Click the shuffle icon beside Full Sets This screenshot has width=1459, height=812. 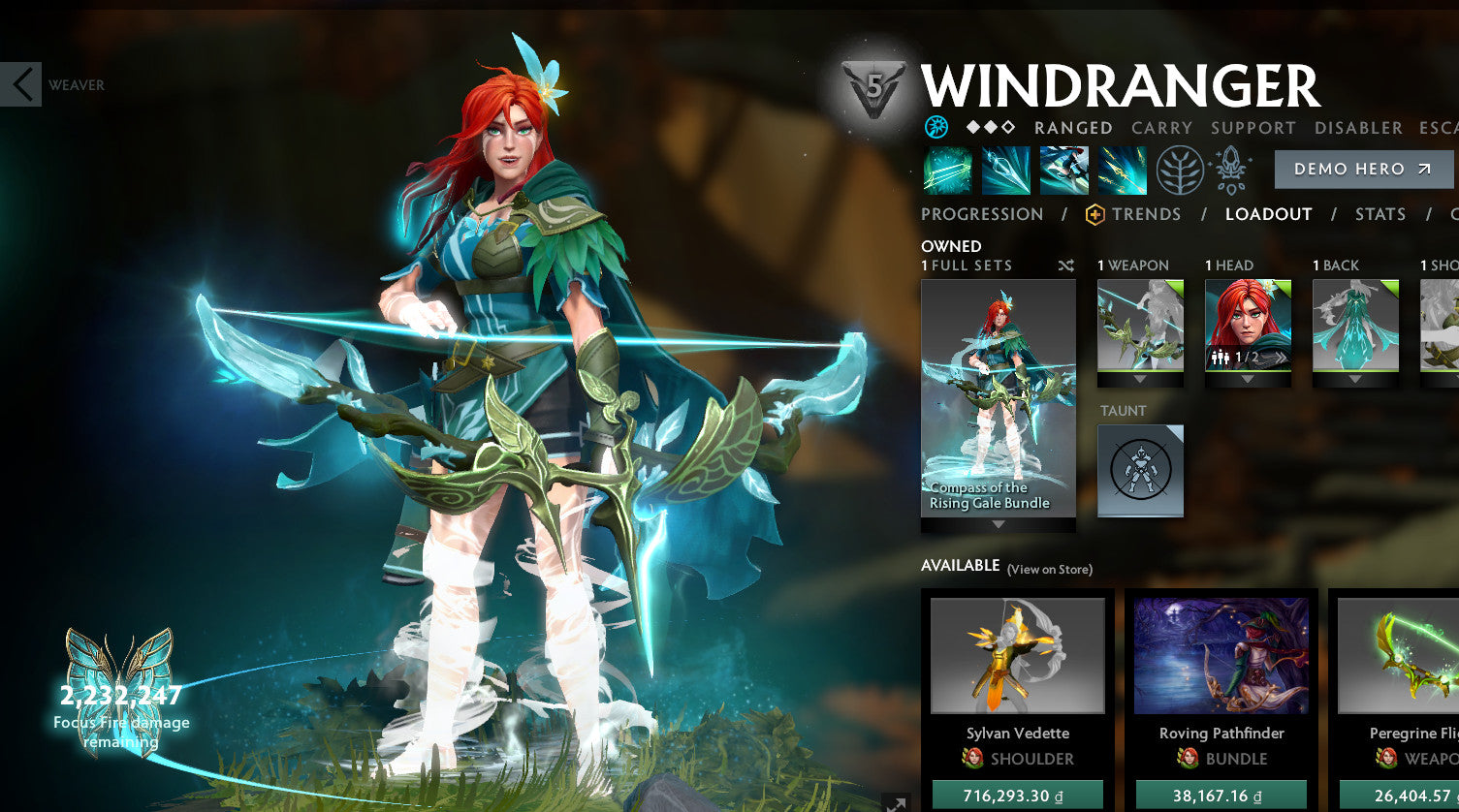pyautogui.click(x=1065, y=265)
